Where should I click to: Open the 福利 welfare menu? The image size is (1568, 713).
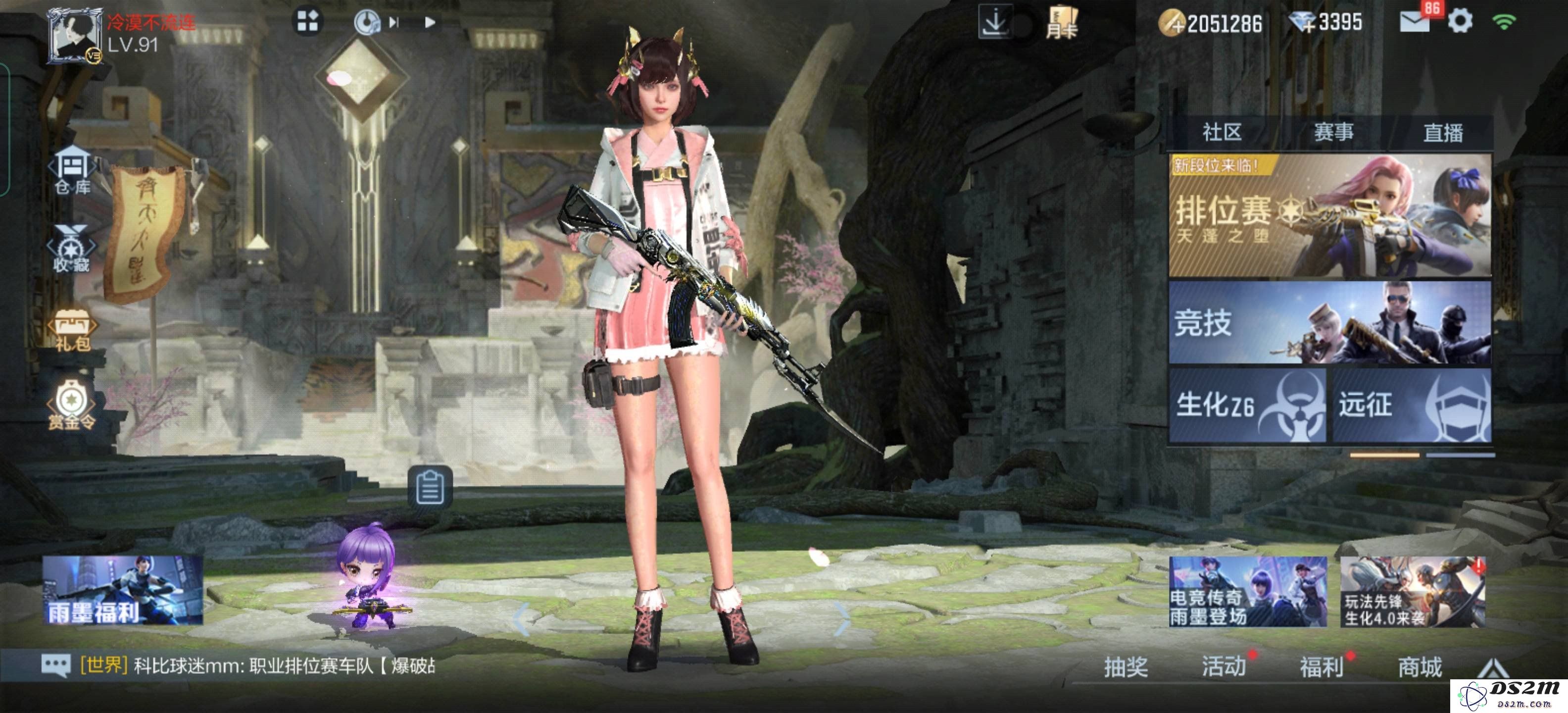(1322, 667)
